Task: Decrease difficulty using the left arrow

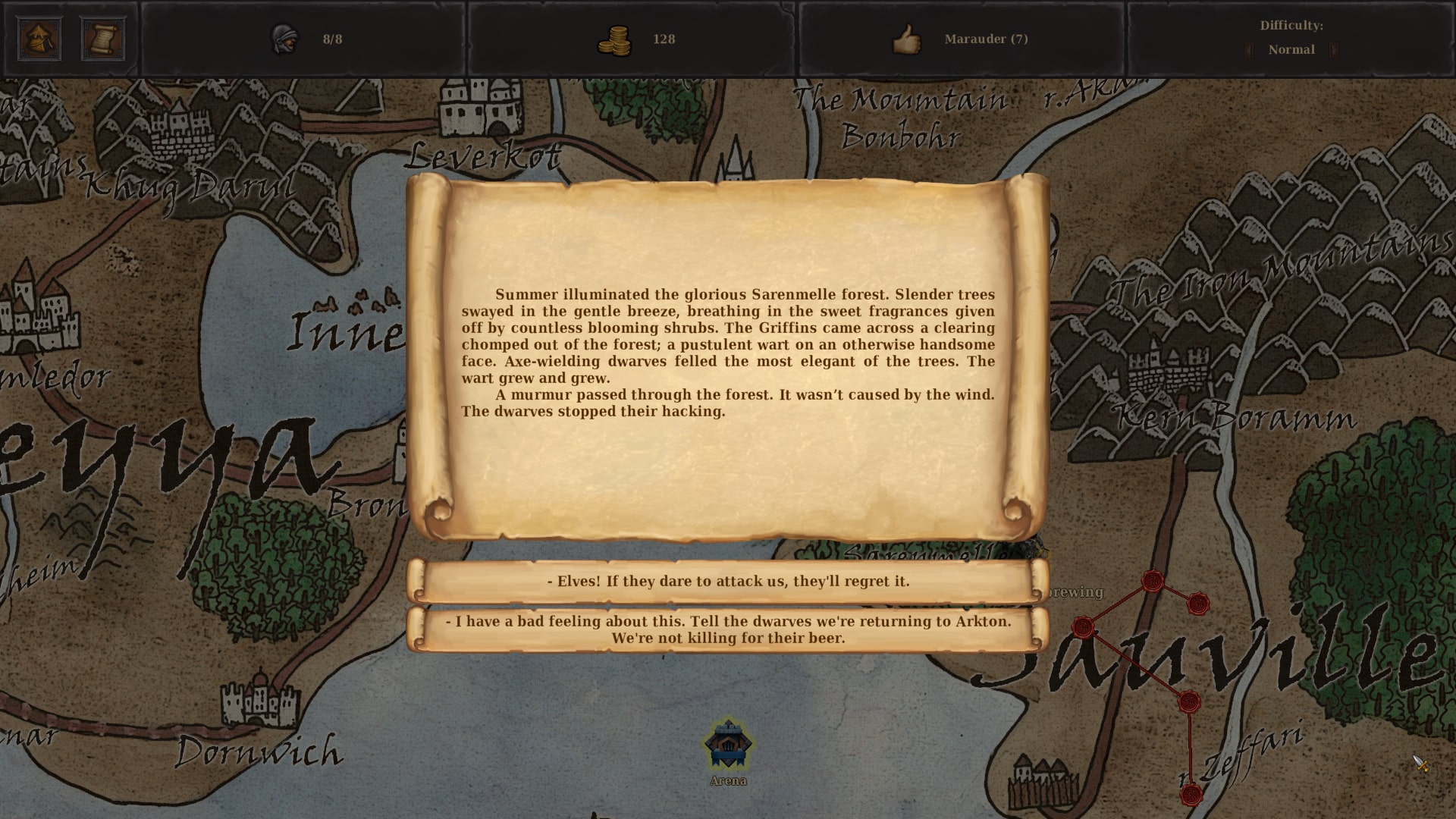Action: (1247, 49)
